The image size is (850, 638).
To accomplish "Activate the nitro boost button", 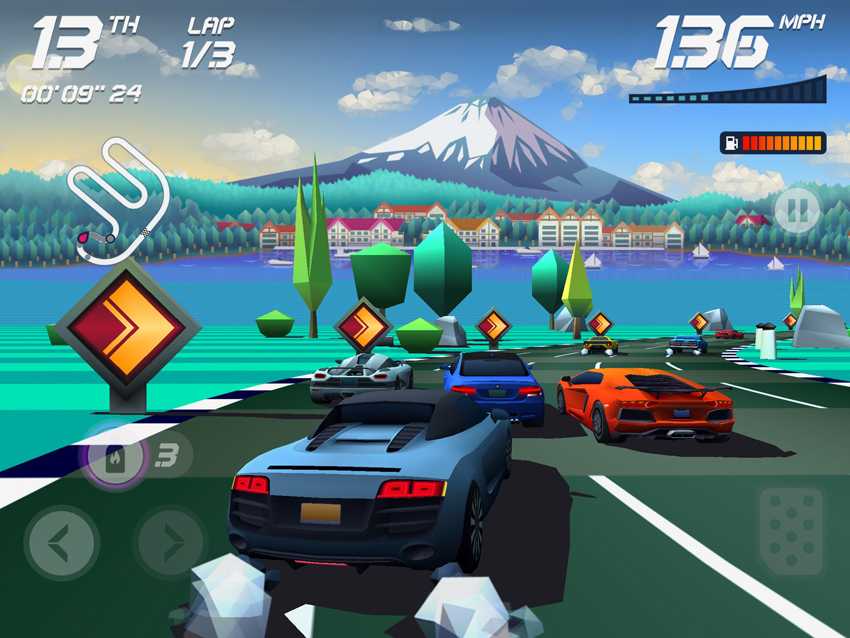I will (x=116, y=458).
